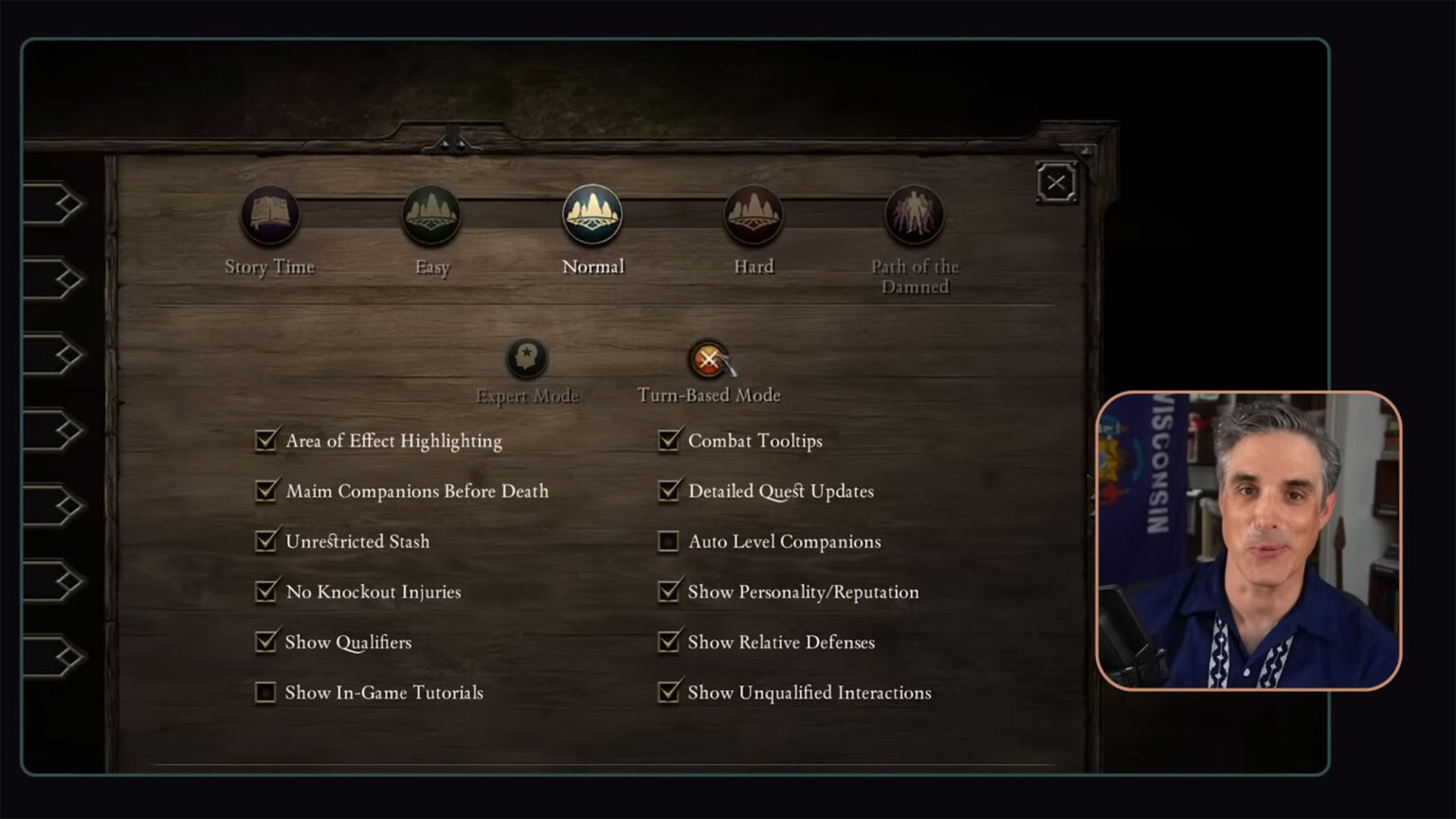Image resolution: width=1456 pixels, height=819 pixels.
Task: Enable Auto Level Companions
Action: tap(669, 541)
